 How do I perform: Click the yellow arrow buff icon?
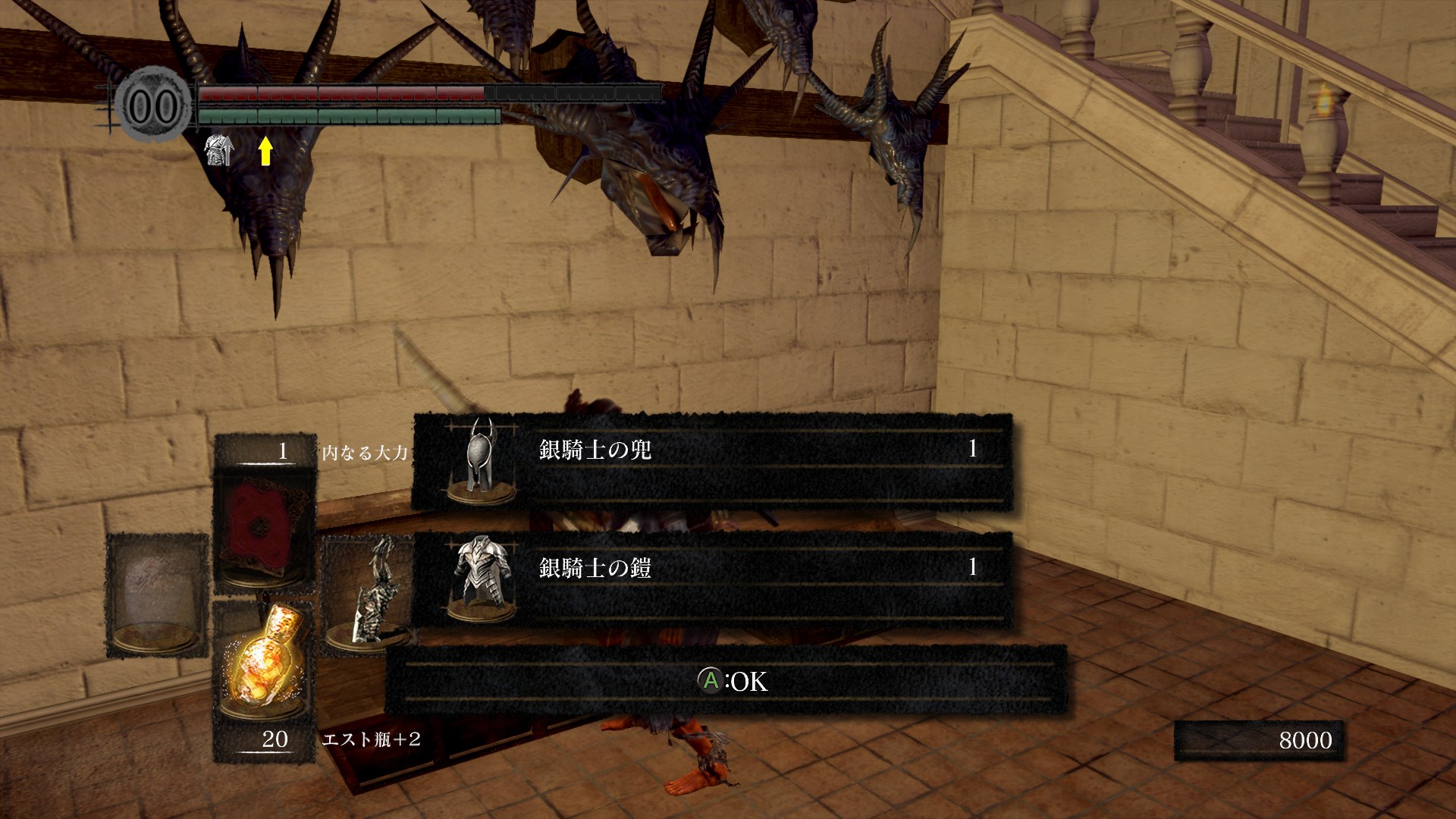point(265,150)
